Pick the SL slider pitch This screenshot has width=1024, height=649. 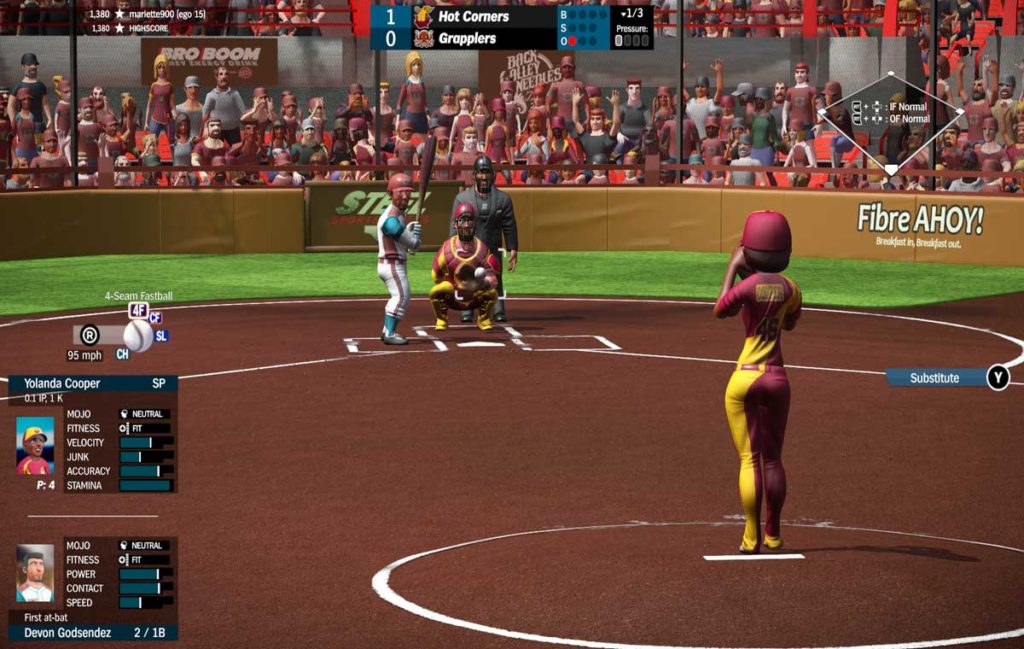coord(161,336)
